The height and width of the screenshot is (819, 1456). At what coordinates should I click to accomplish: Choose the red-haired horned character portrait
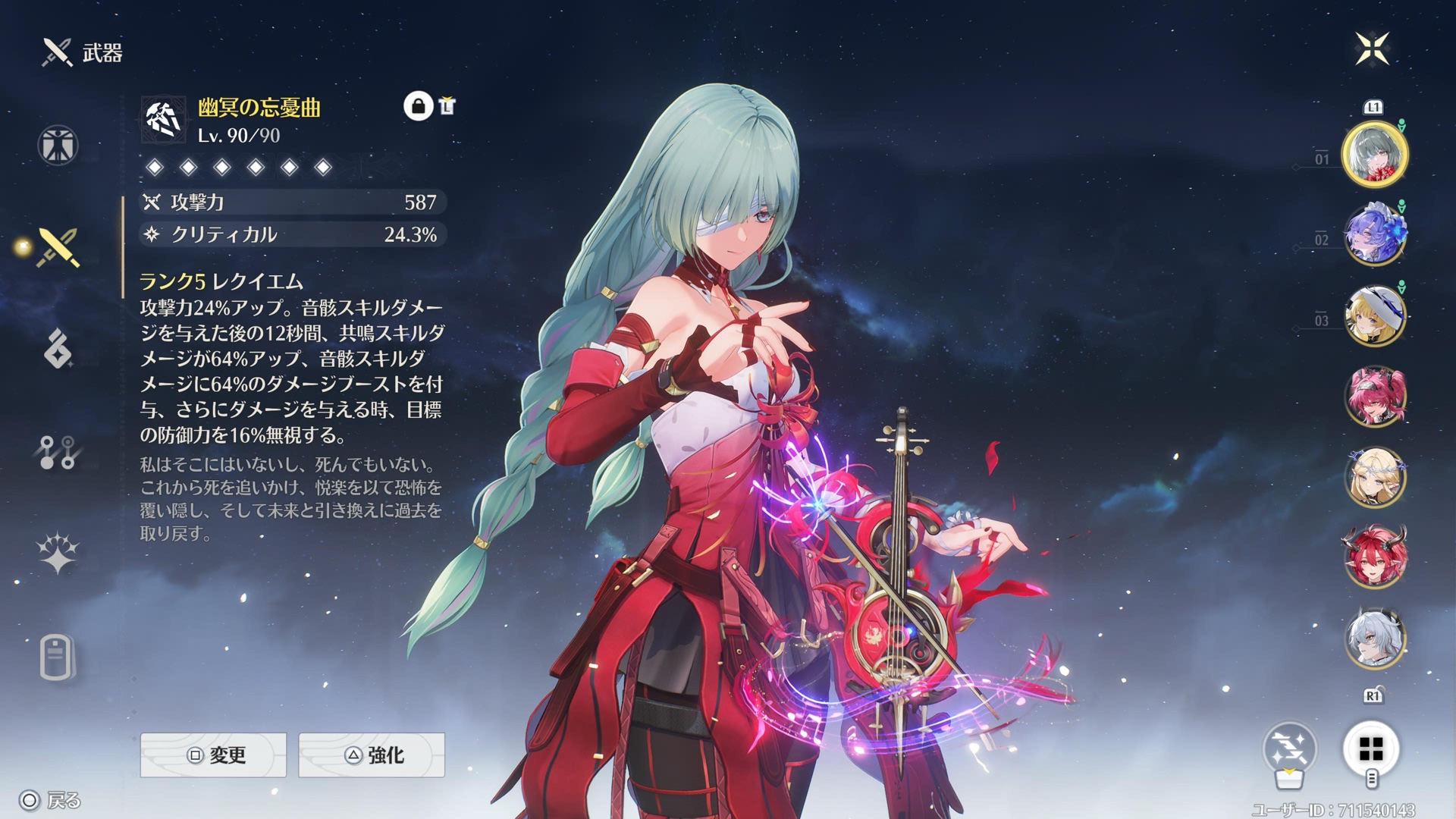pyautogui.click(x=1374, y=557)
